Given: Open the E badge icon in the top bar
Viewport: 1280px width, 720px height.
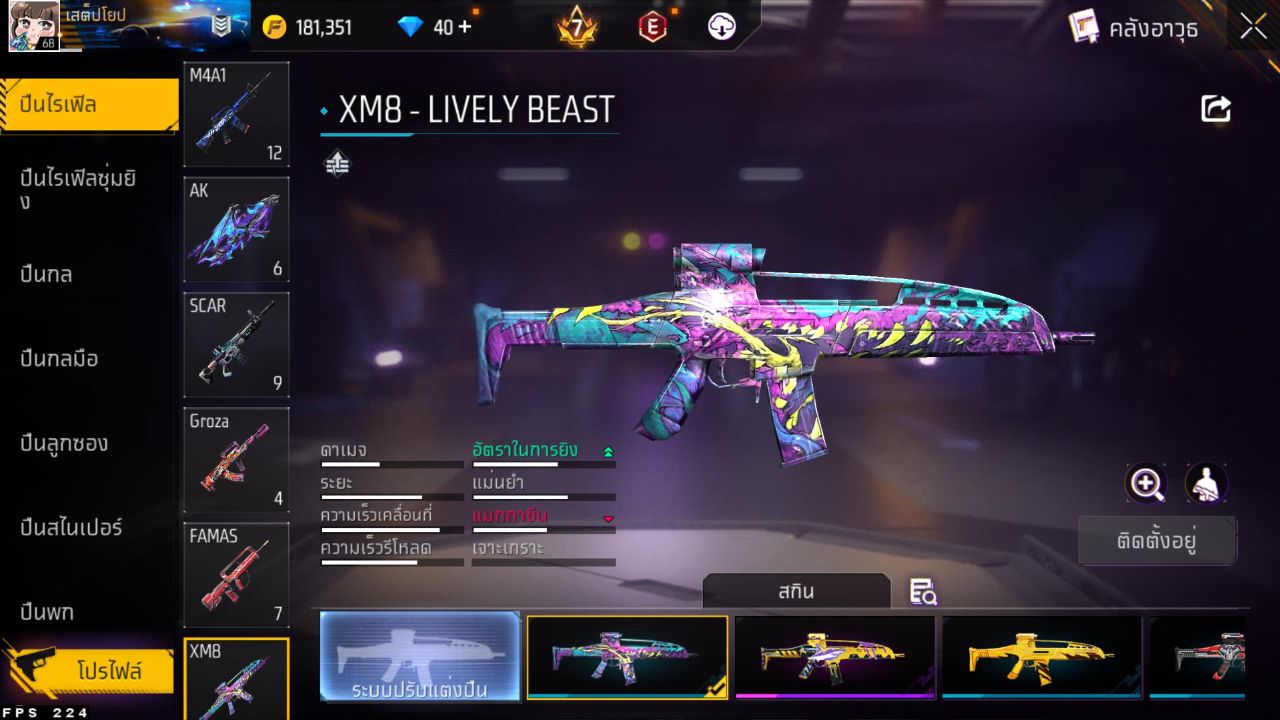Looking at the screenshot, I should tap(651, 27).
